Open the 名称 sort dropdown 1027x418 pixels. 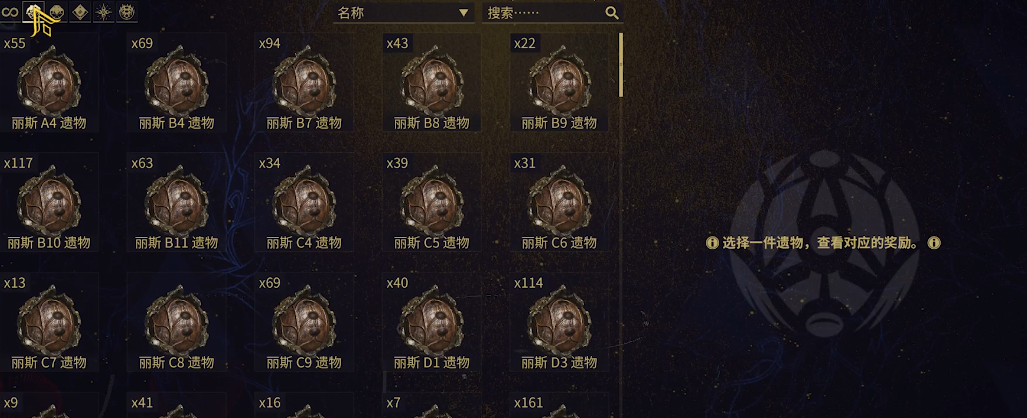coord(403,13)
